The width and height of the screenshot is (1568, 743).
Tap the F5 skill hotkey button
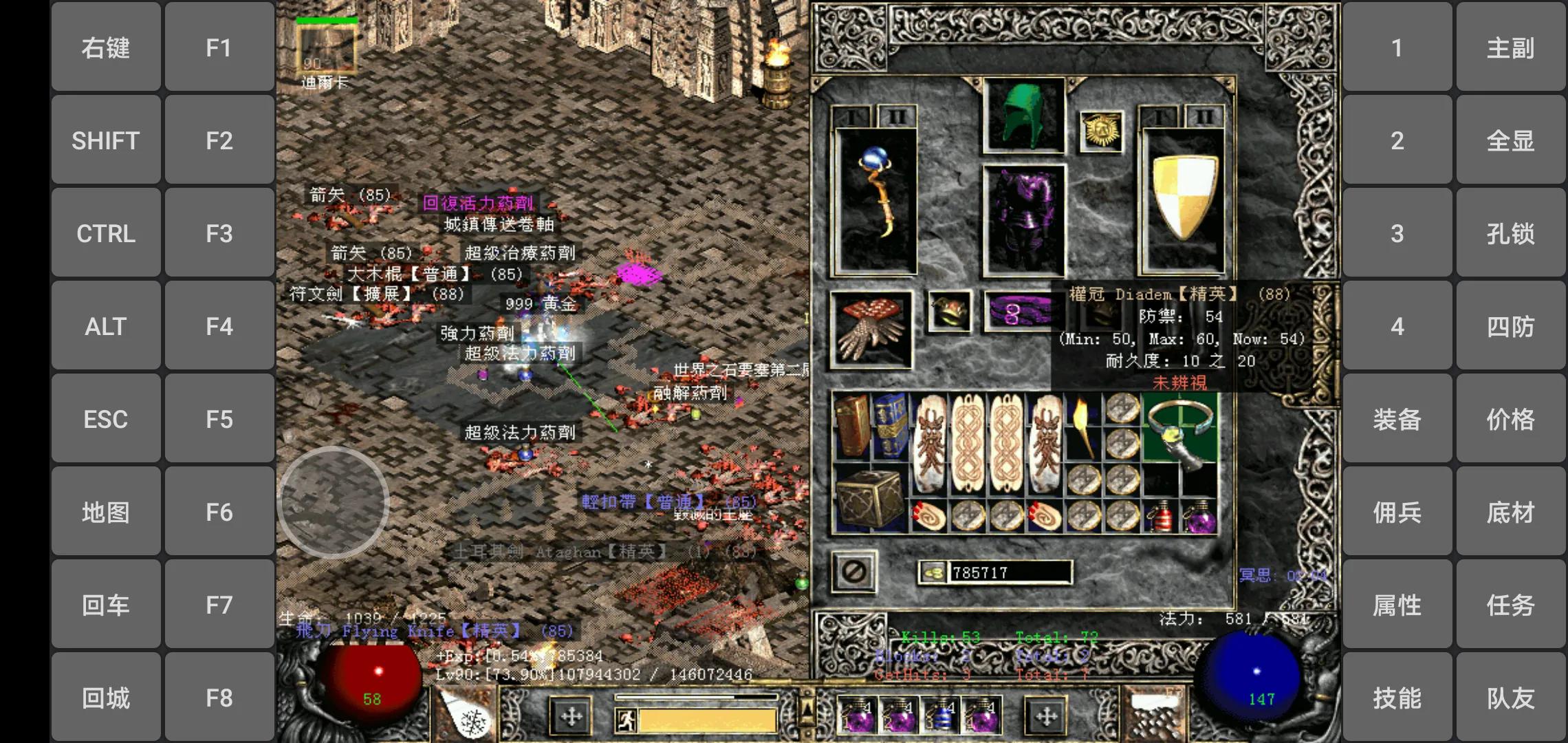coord(219,419)
